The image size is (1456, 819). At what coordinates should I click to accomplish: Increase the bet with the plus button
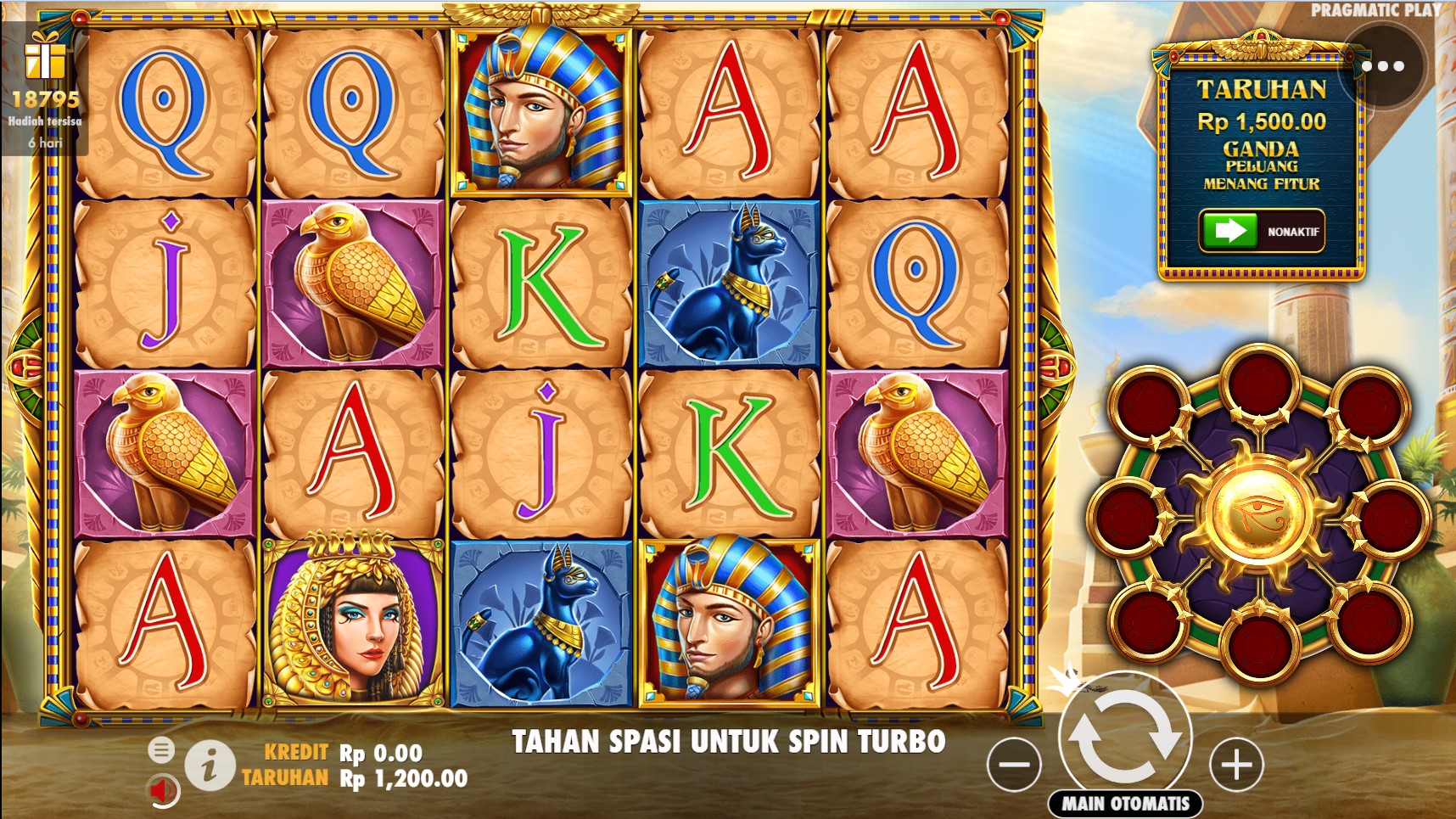[1235, 764]
